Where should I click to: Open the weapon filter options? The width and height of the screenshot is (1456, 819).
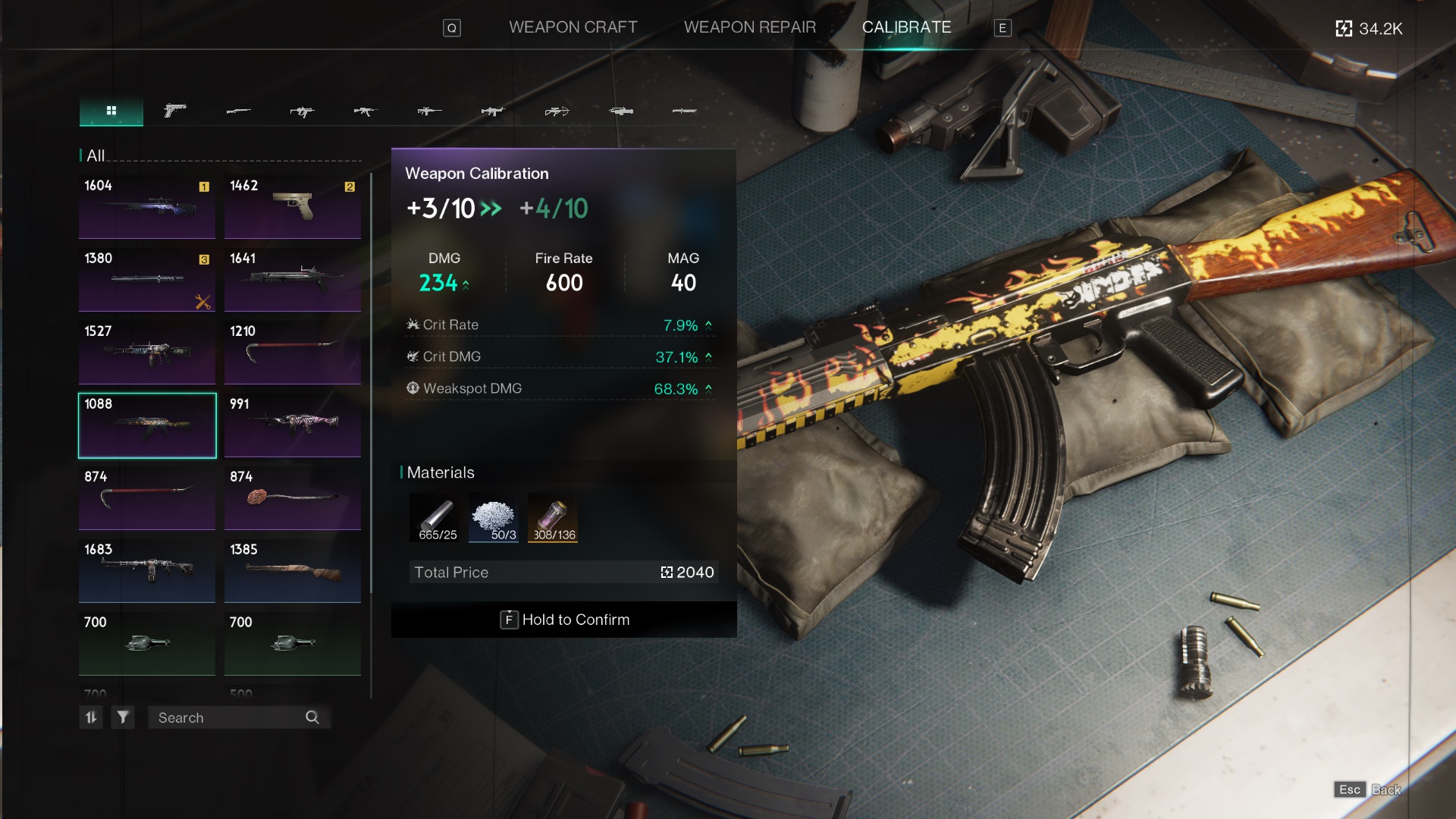(x=123, y=717)
